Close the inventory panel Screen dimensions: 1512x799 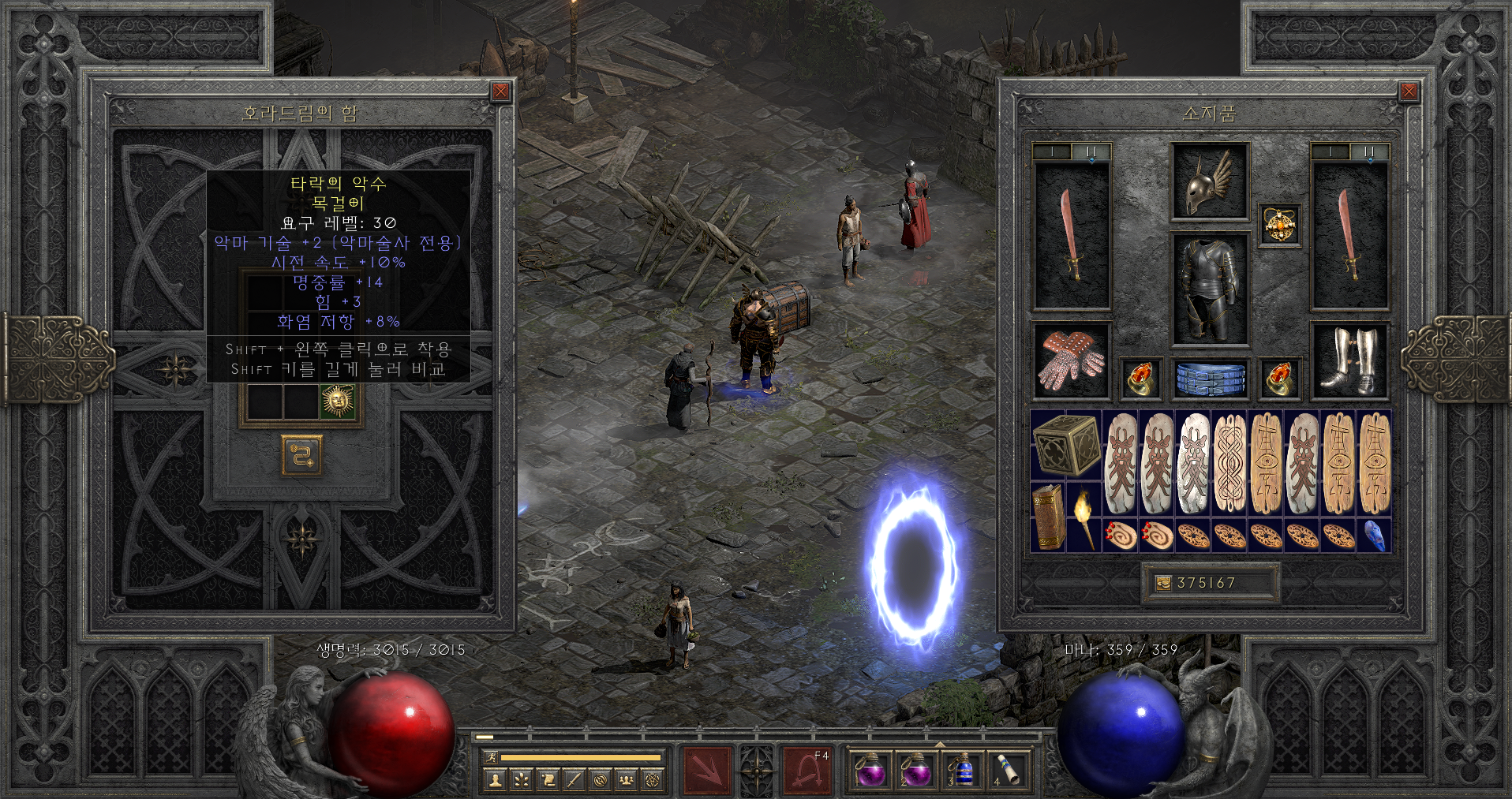1409,91
